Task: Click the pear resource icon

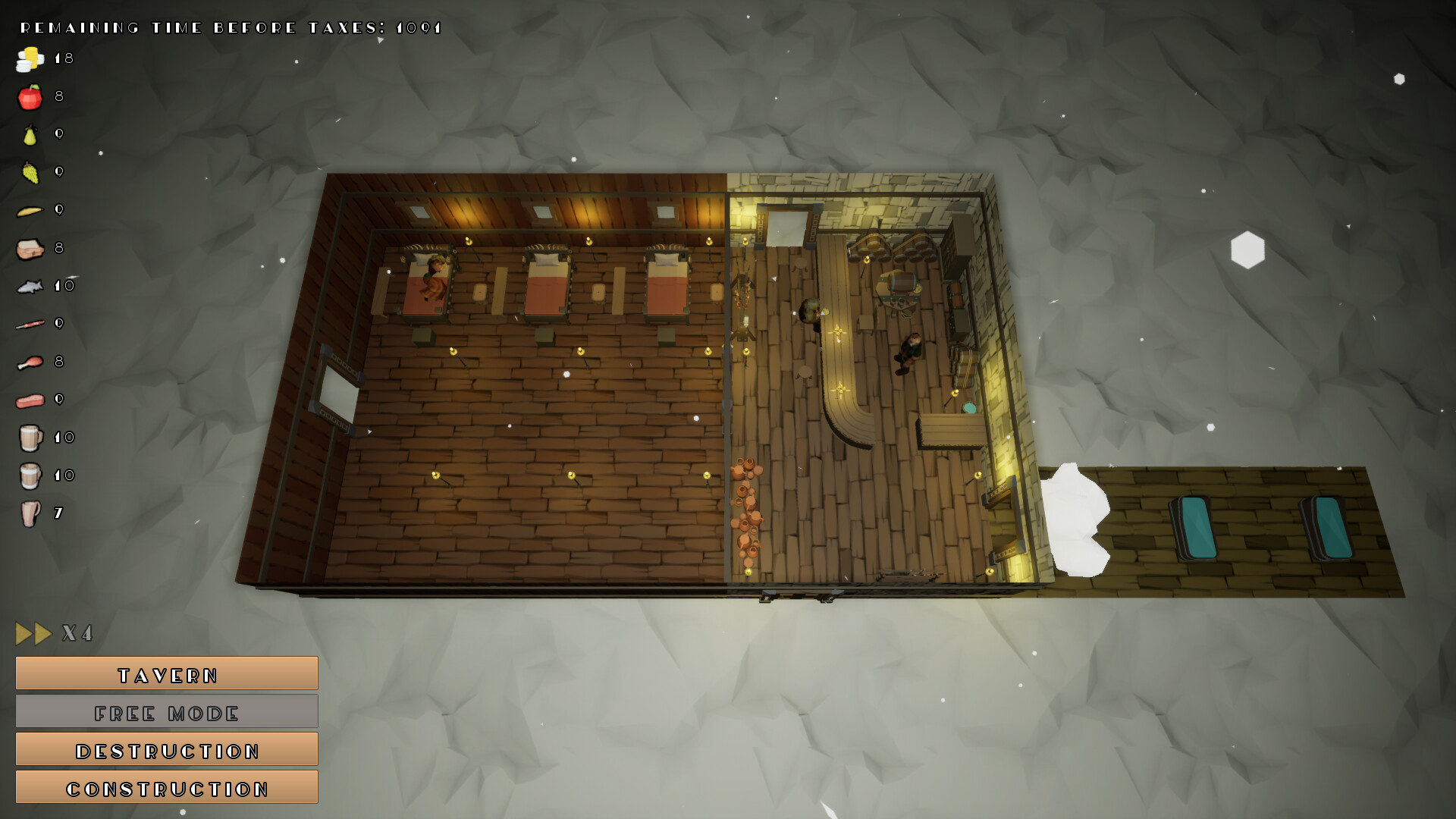Action: [x=29, y=134]
